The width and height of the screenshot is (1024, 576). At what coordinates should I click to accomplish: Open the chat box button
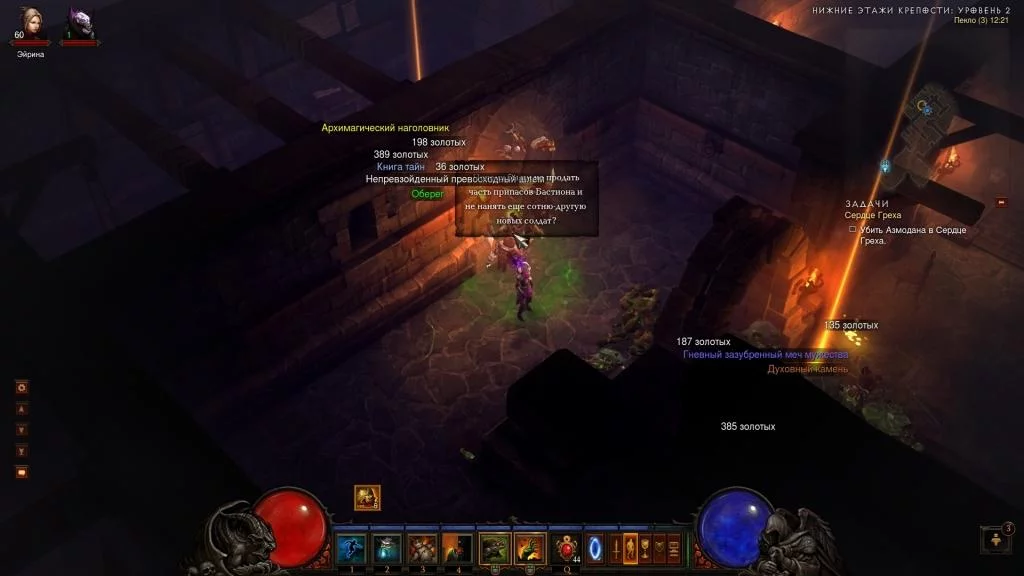pos(21,472)
